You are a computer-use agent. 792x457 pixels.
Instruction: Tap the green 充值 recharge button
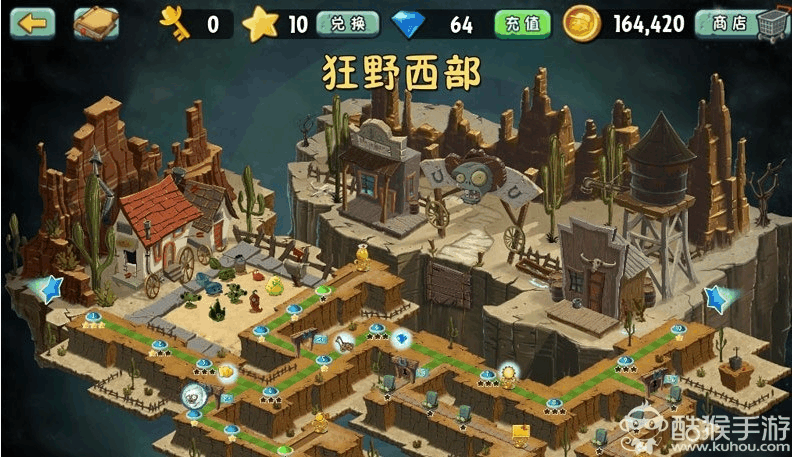point(522,24)
